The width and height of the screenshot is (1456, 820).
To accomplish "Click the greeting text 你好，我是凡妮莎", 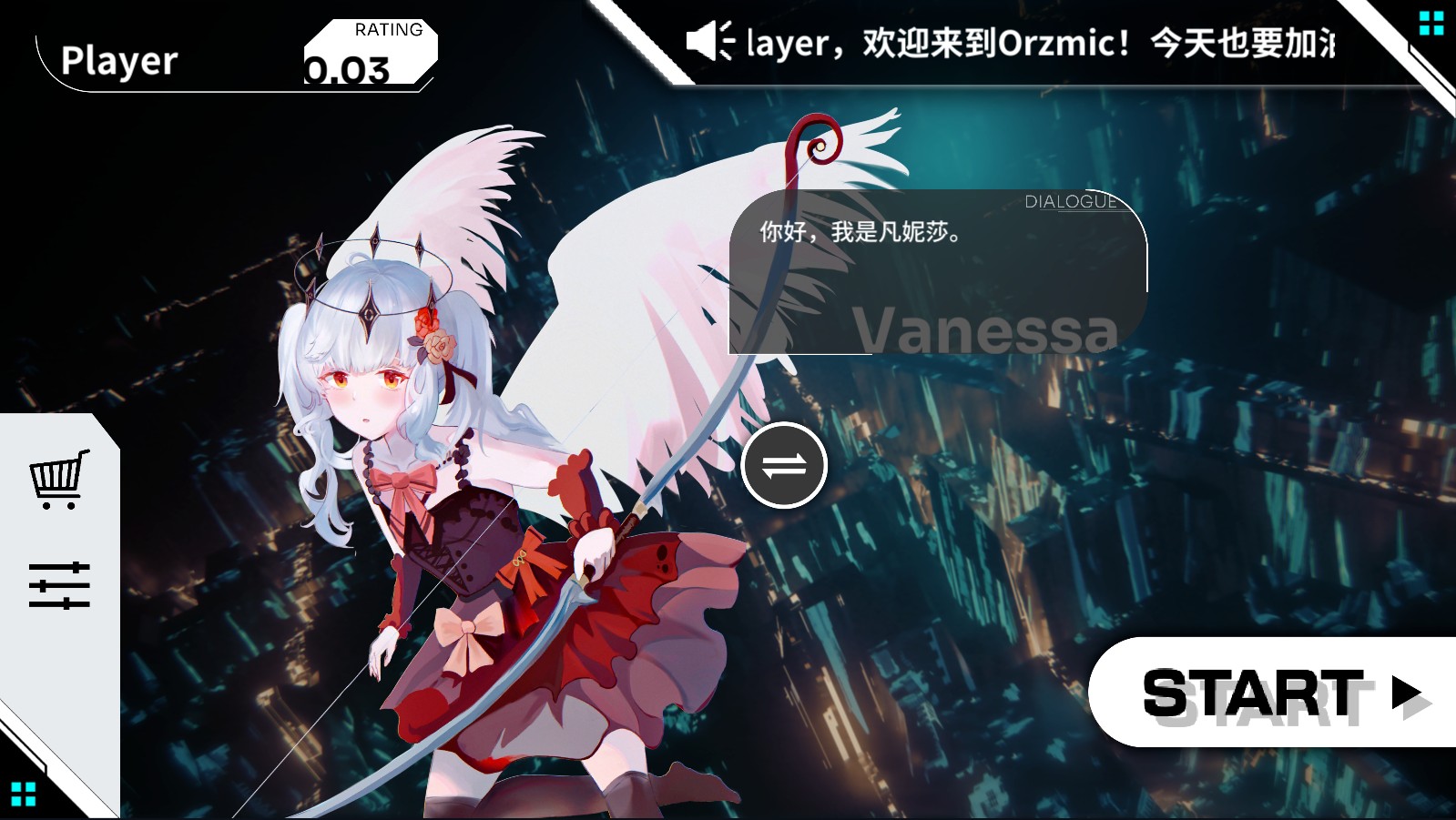I will (x=860, y=232).
